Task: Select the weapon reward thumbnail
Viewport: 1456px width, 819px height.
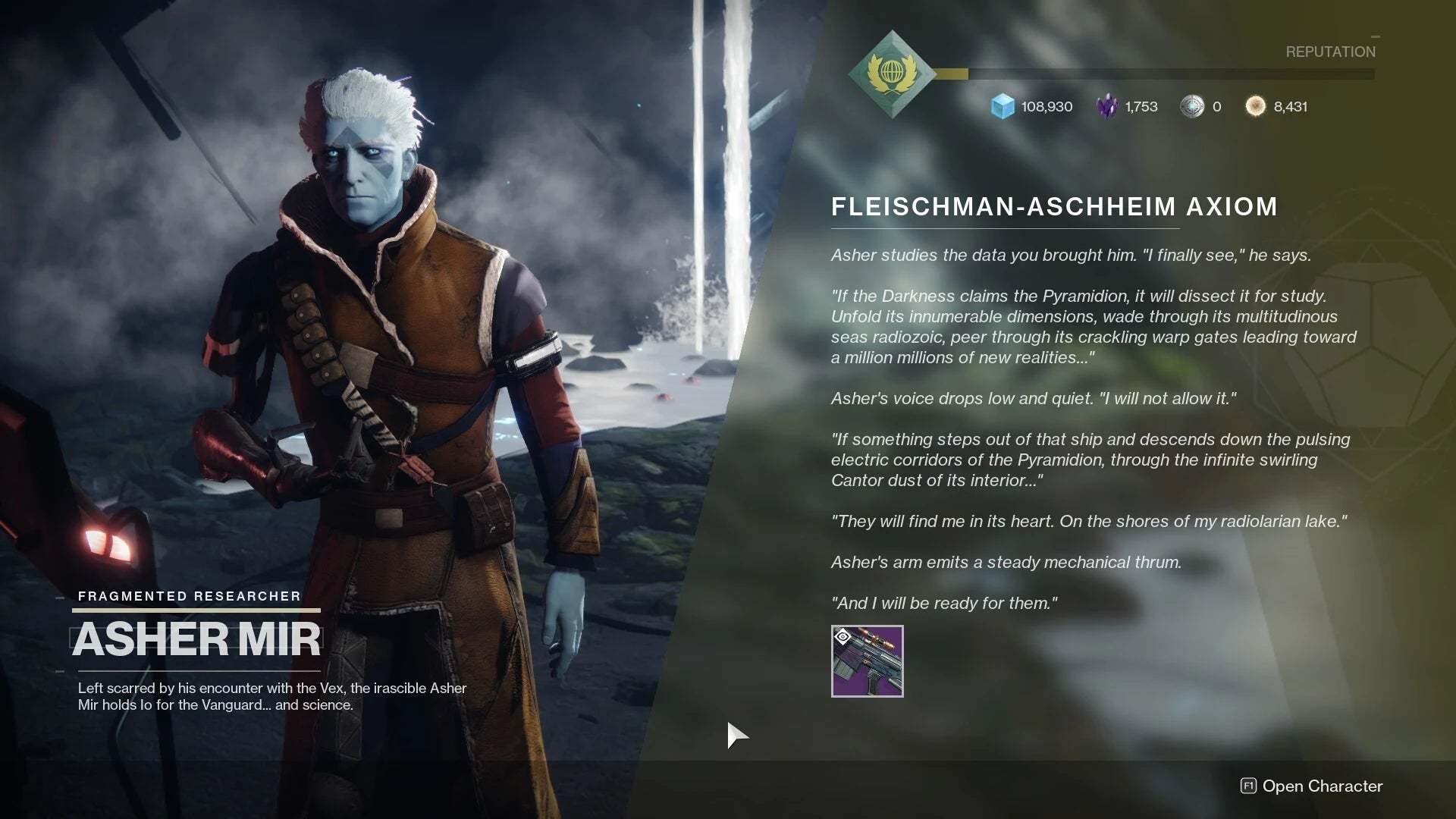Action: pyautogui.click(x=868, y=662)
